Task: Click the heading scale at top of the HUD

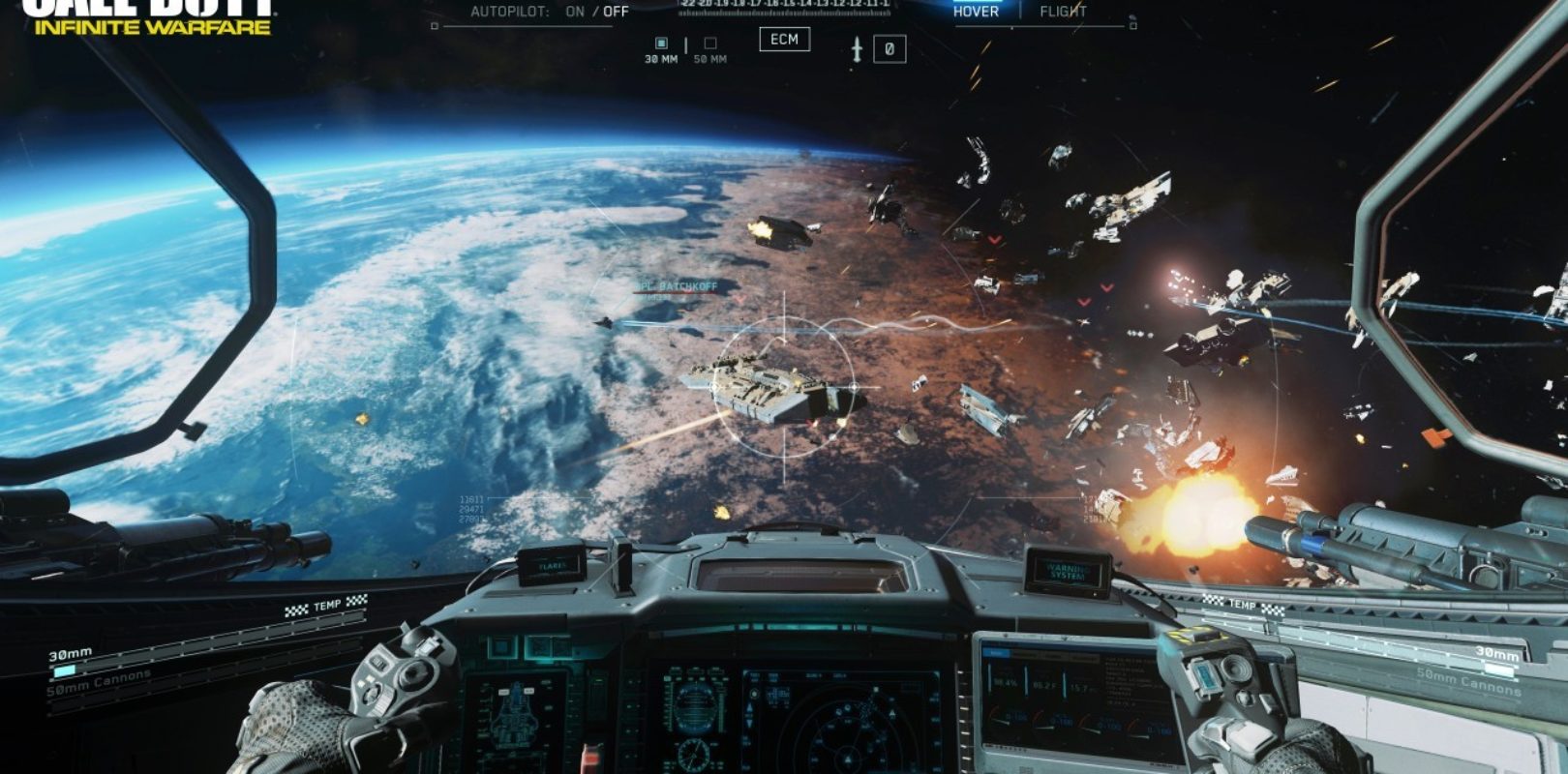Action: (784, 8)
